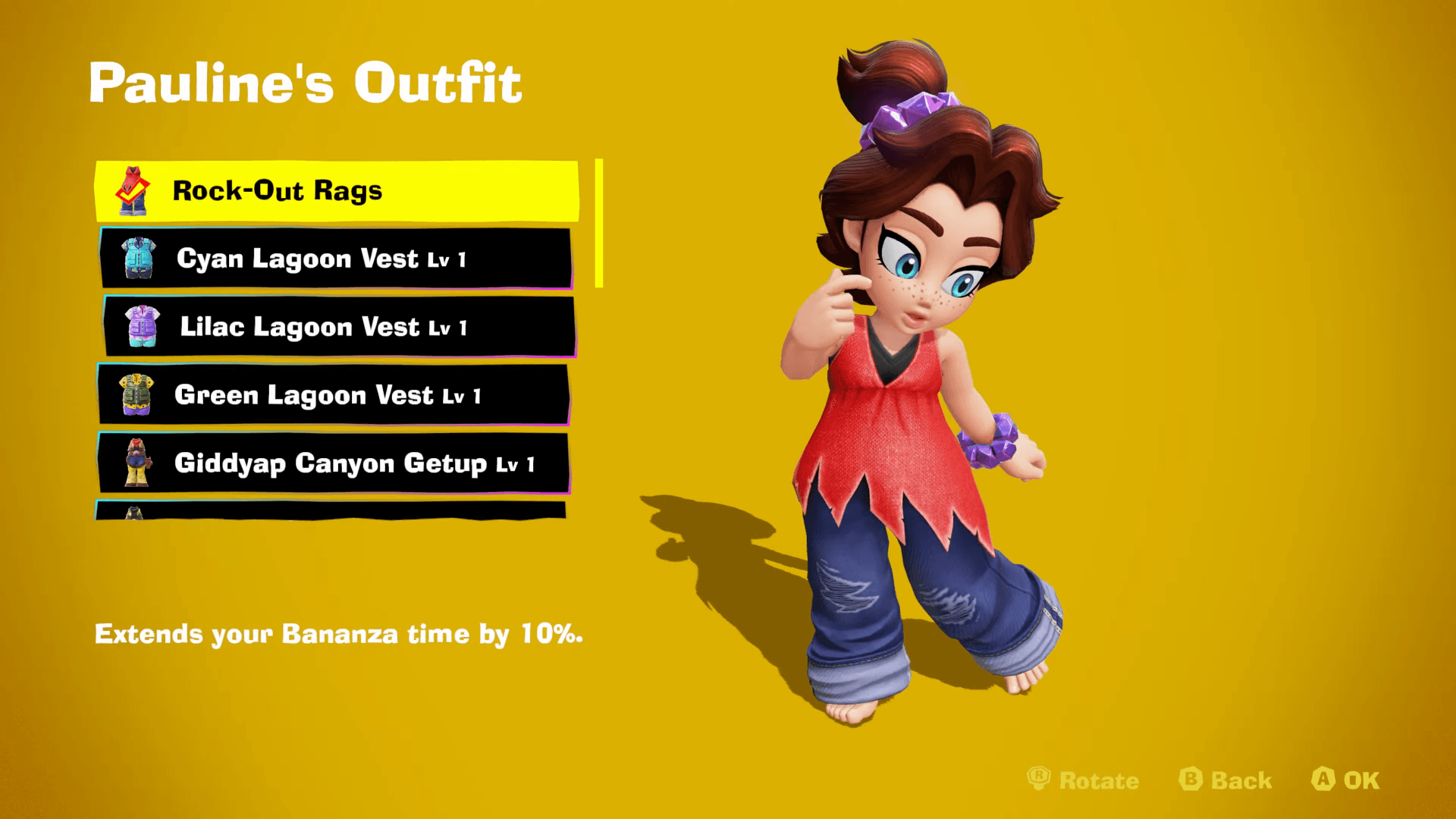Select the Giddyap Canyon Getup Lv 1 entry
The image size is (1456, 819).
point(334,463)
